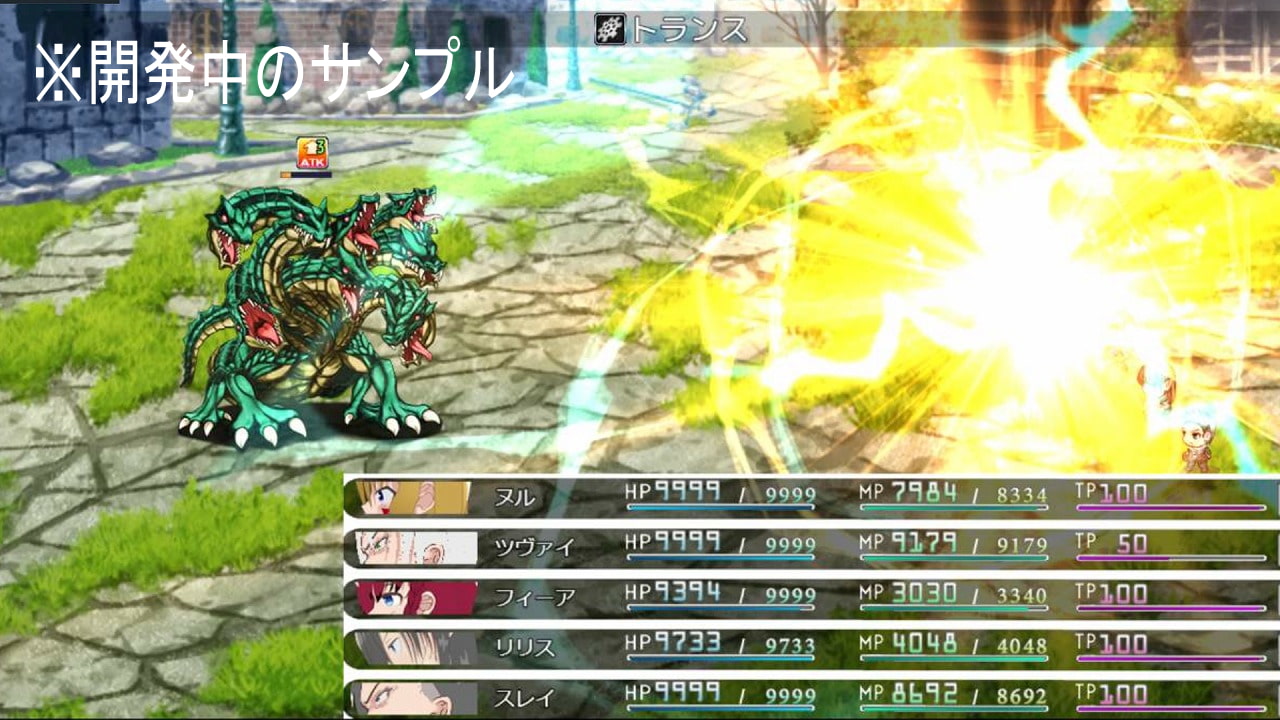This screenshot has width=1280, height=720.
Task: Click the ATK buff icon above the hydra
Action: [312, 153]
